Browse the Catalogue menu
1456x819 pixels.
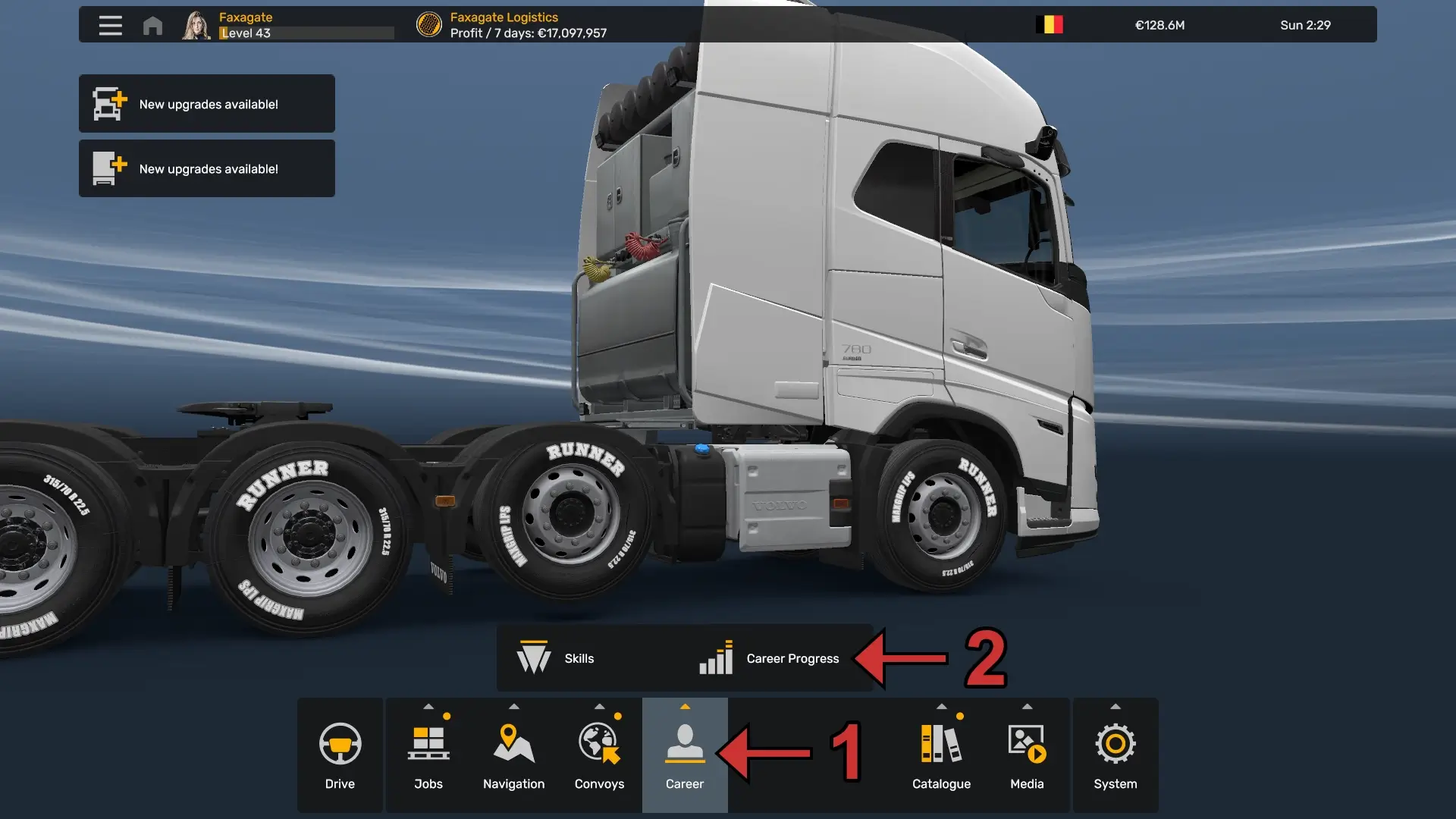tap(941, 755)
